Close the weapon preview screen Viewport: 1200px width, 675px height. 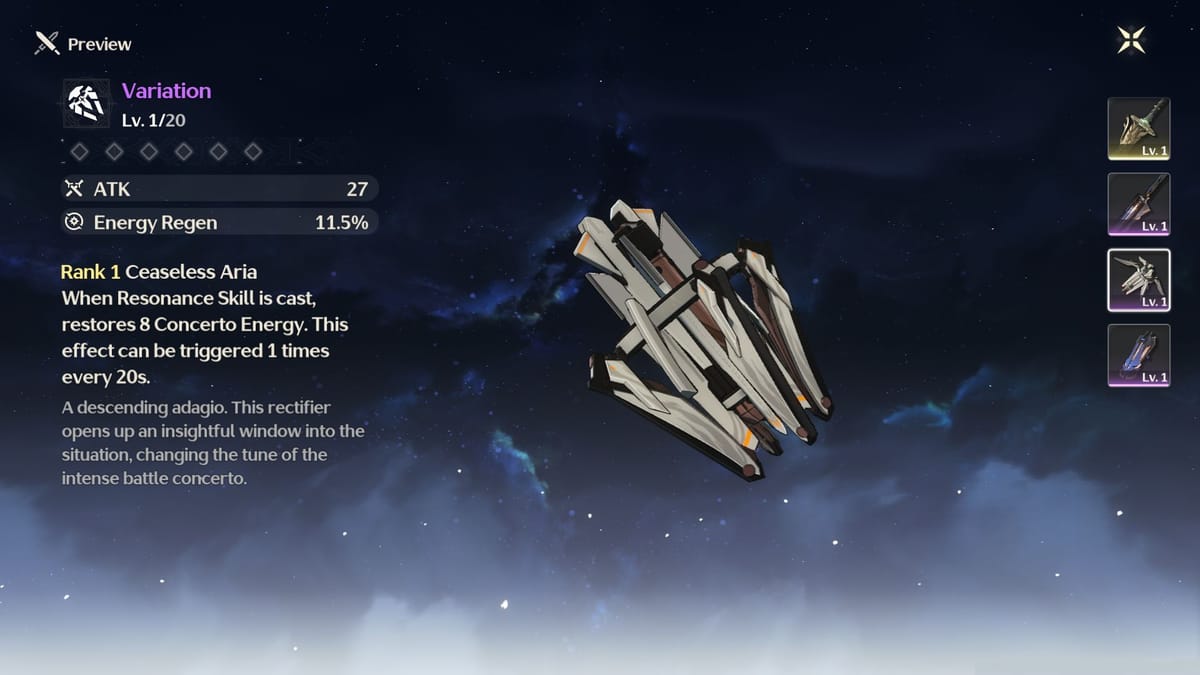[1131, 41]
